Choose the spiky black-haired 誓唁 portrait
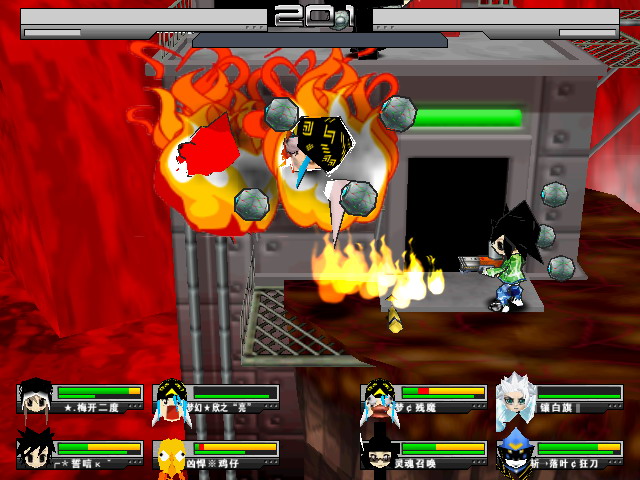This screenshot has height=480, width=640. [36, 452]
